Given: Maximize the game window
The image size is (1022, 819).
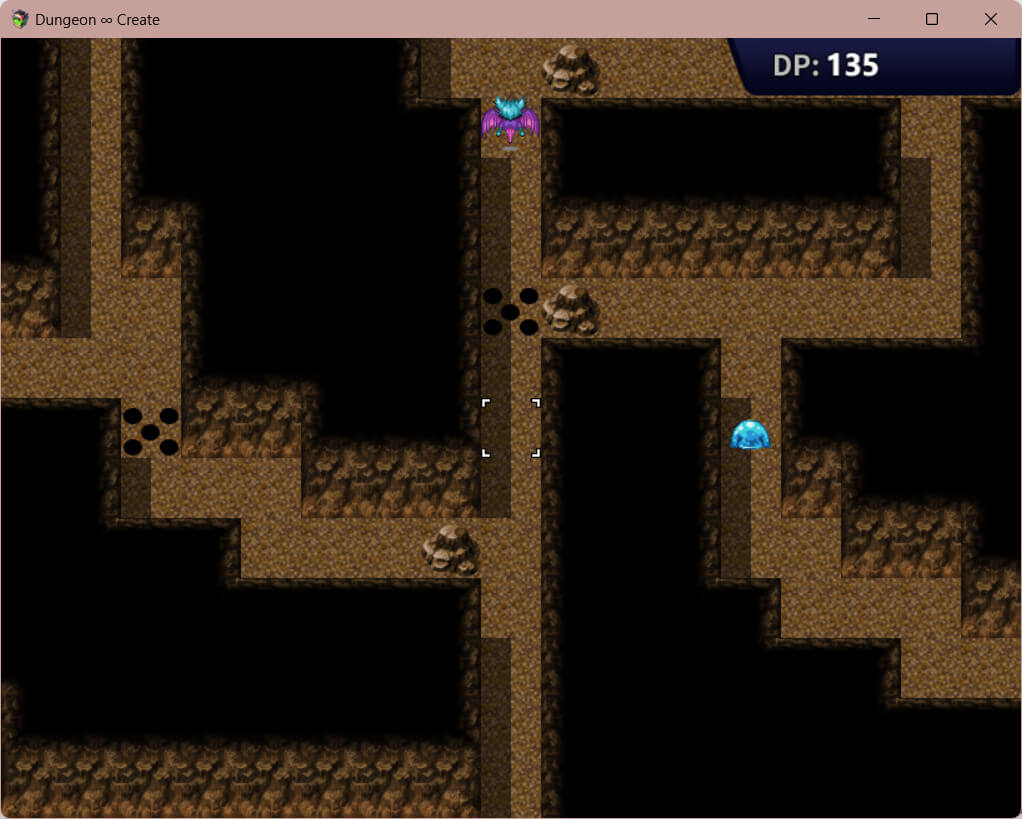Looking at the screenshot, I should click(x=932, y=19).
